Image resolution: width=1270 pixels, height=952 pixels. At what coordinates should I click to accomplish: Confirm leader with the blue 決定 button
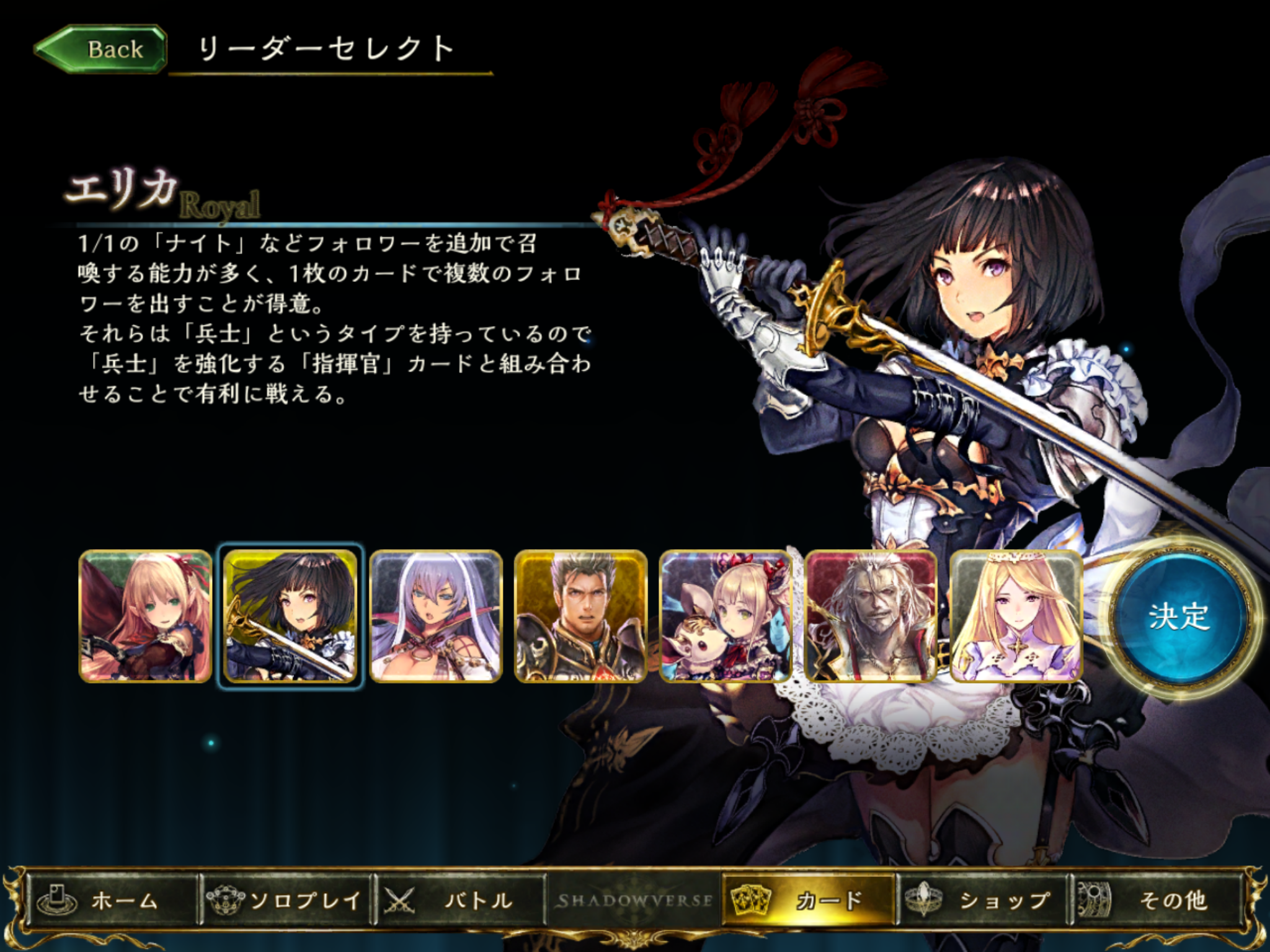point(1178,615)
